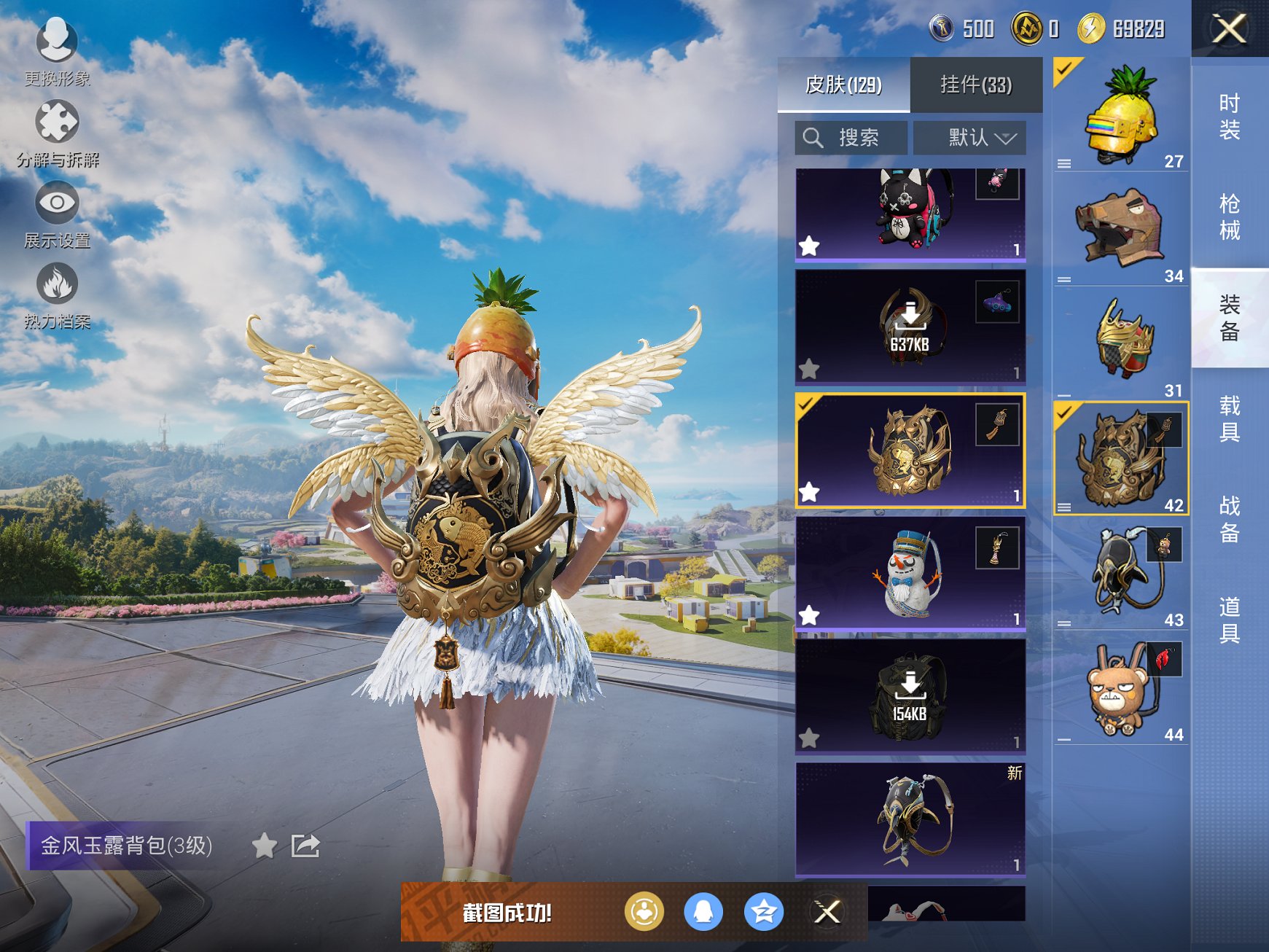The height and width of the screenshot is (952, 1269).
Task: Dismiss the 截图成功 screenshot banner
Action: 827,911
